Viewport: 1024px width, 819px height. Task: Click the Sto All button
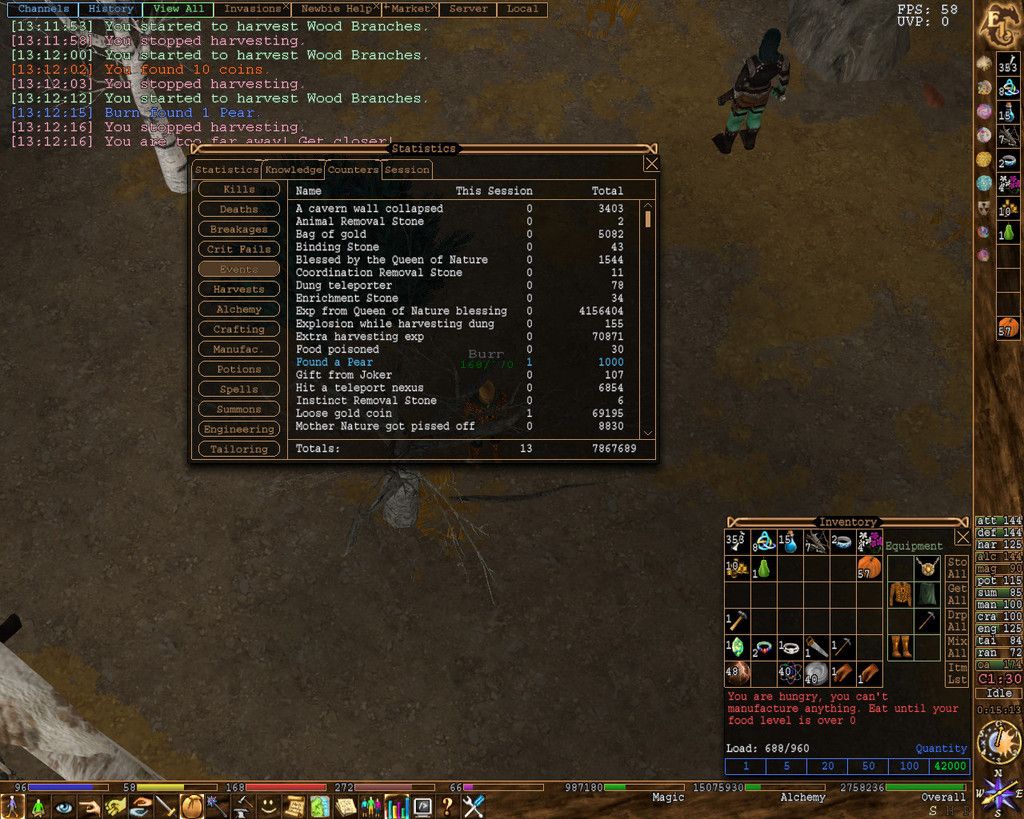pos(957,569)
